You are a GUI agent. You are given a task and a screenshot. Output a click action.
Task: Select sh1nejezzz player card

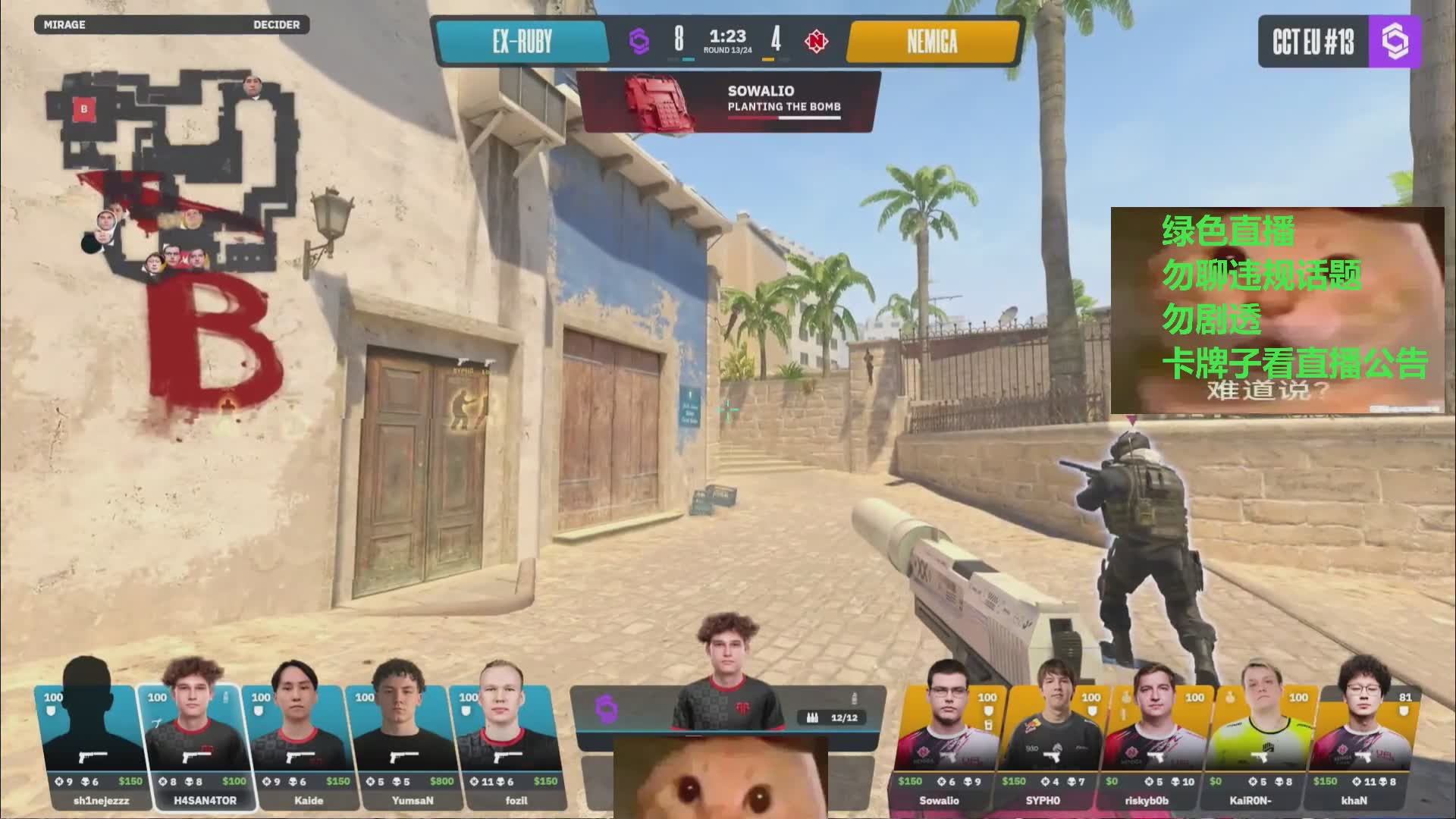click(x=89, y=747)
